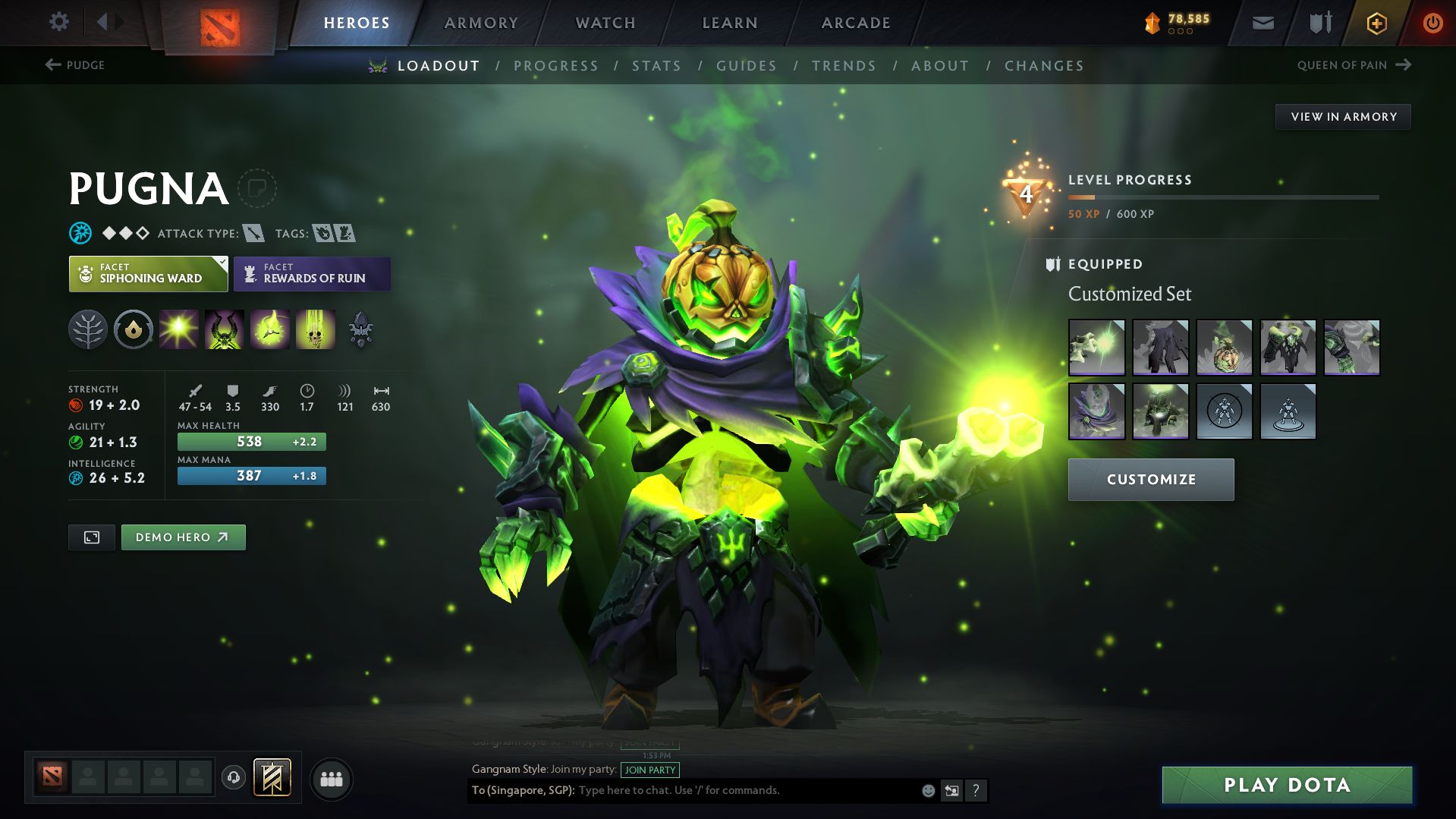Open the Decrepify ability icon

[225, 329]
